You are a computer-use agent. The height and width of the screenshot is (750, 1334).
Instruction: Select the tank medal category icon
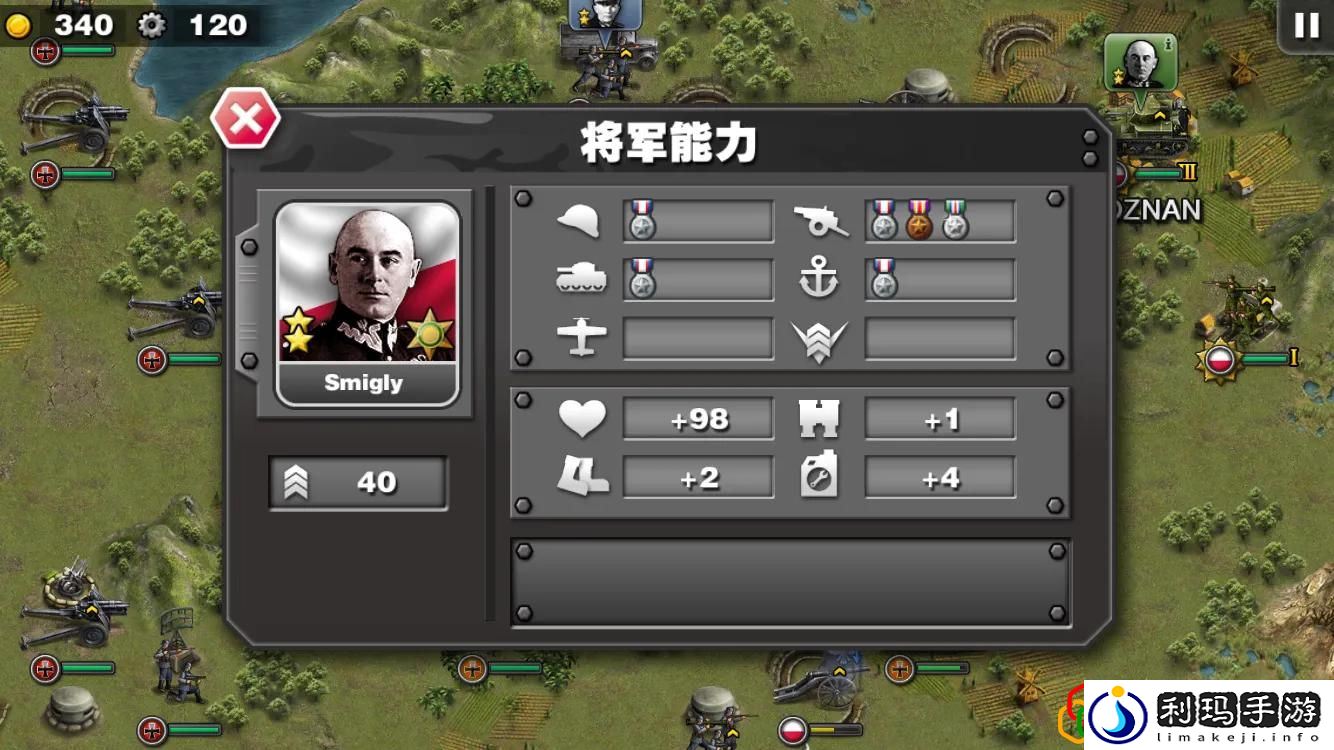point(582,279)
